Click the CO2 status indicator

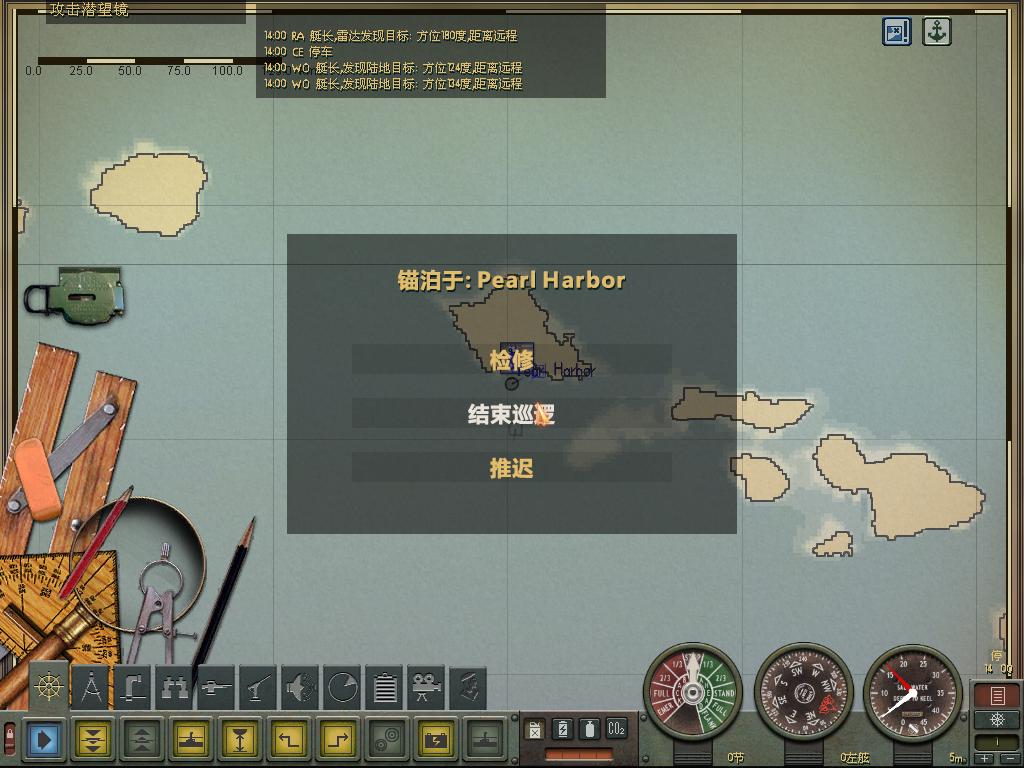[x=616, y=729]
